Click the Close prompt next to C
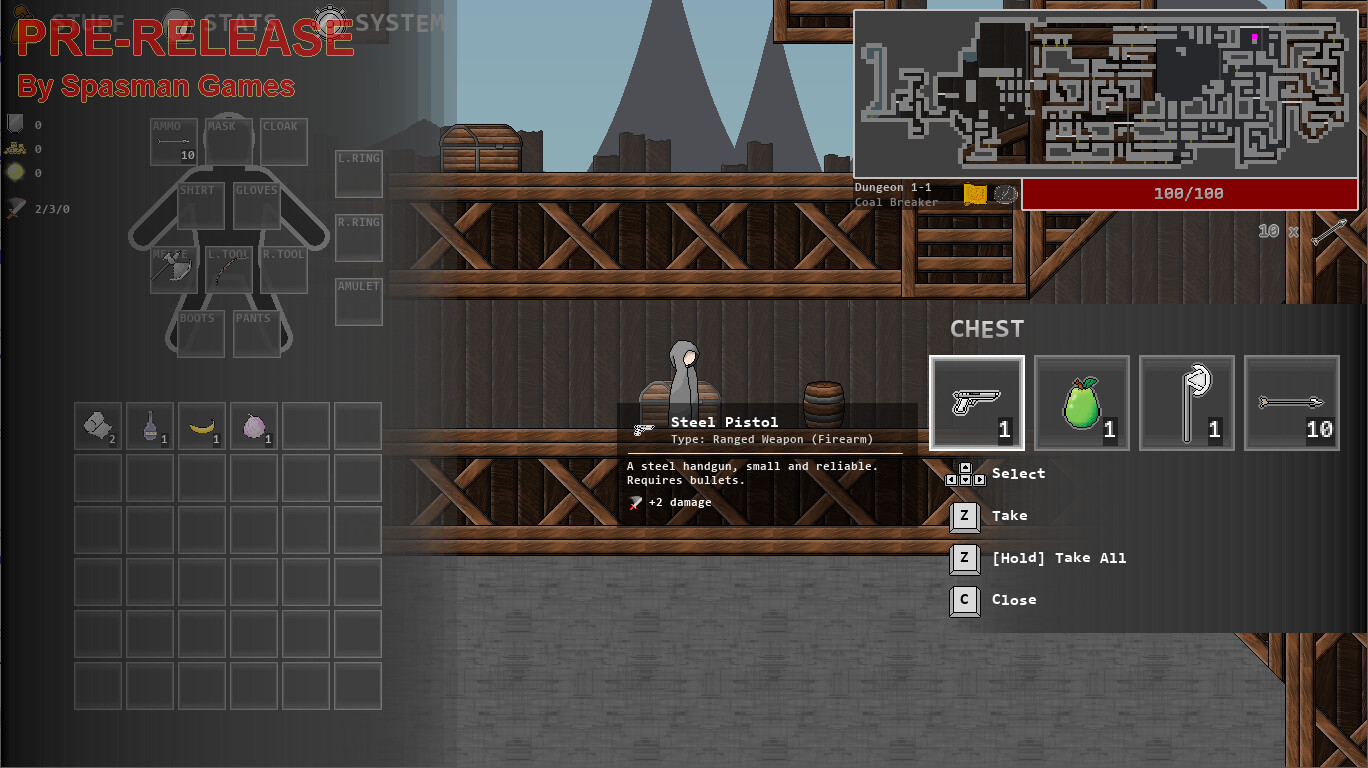Screen dimensions: 1368x768 point(1014,600)
